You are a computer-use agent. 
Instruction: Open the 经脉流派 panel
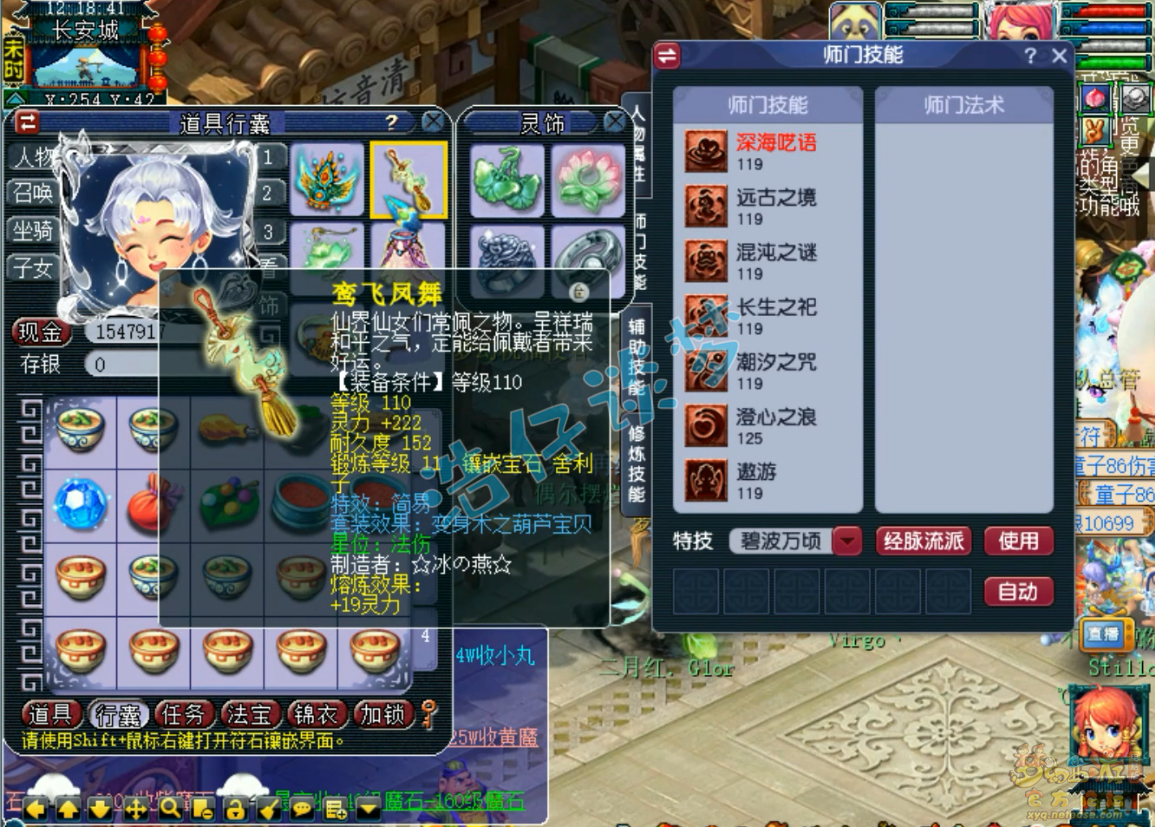923,541
